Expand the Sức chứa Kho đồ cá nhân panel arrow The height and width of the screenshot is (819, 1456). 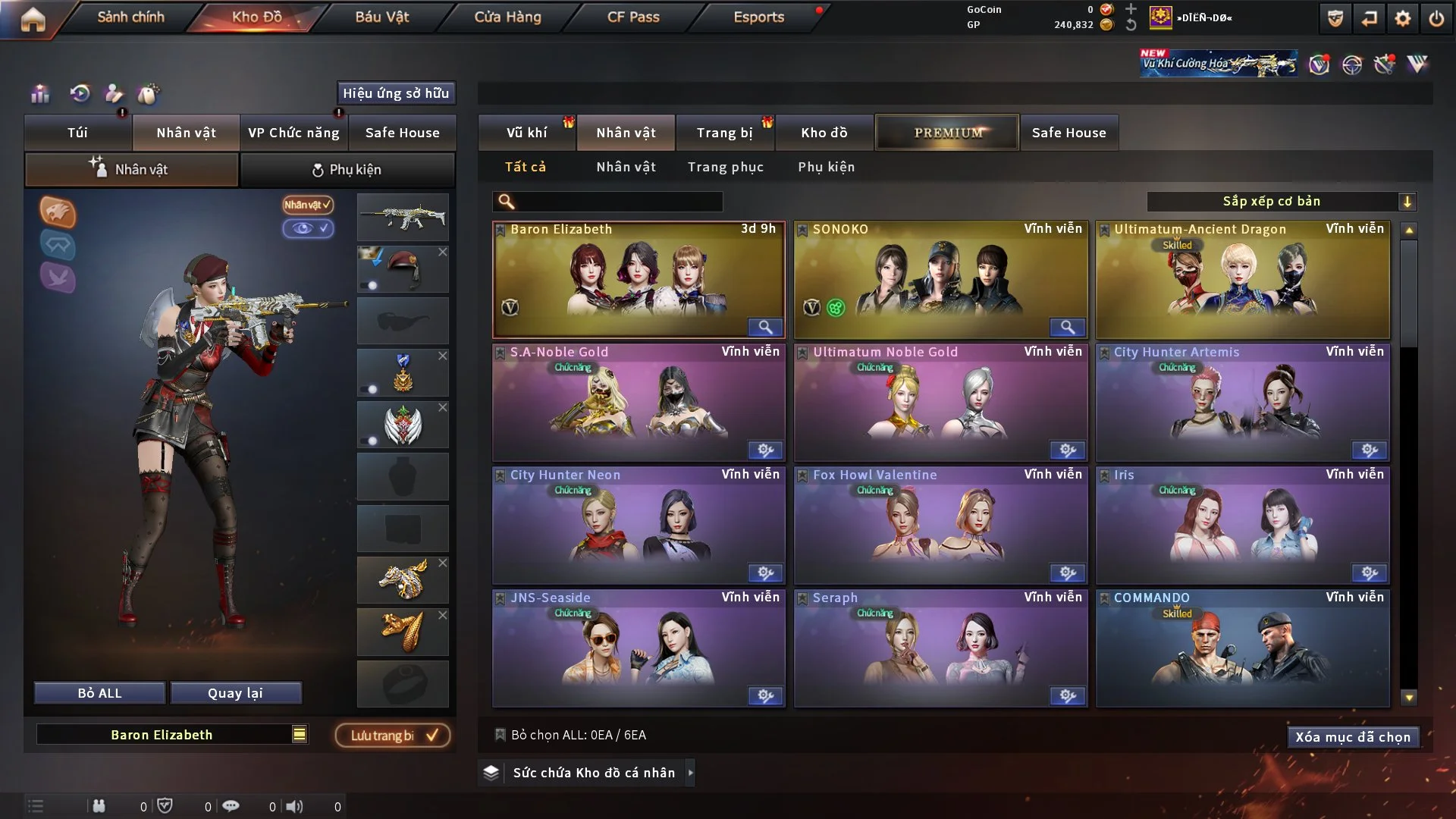click(691, 773)
